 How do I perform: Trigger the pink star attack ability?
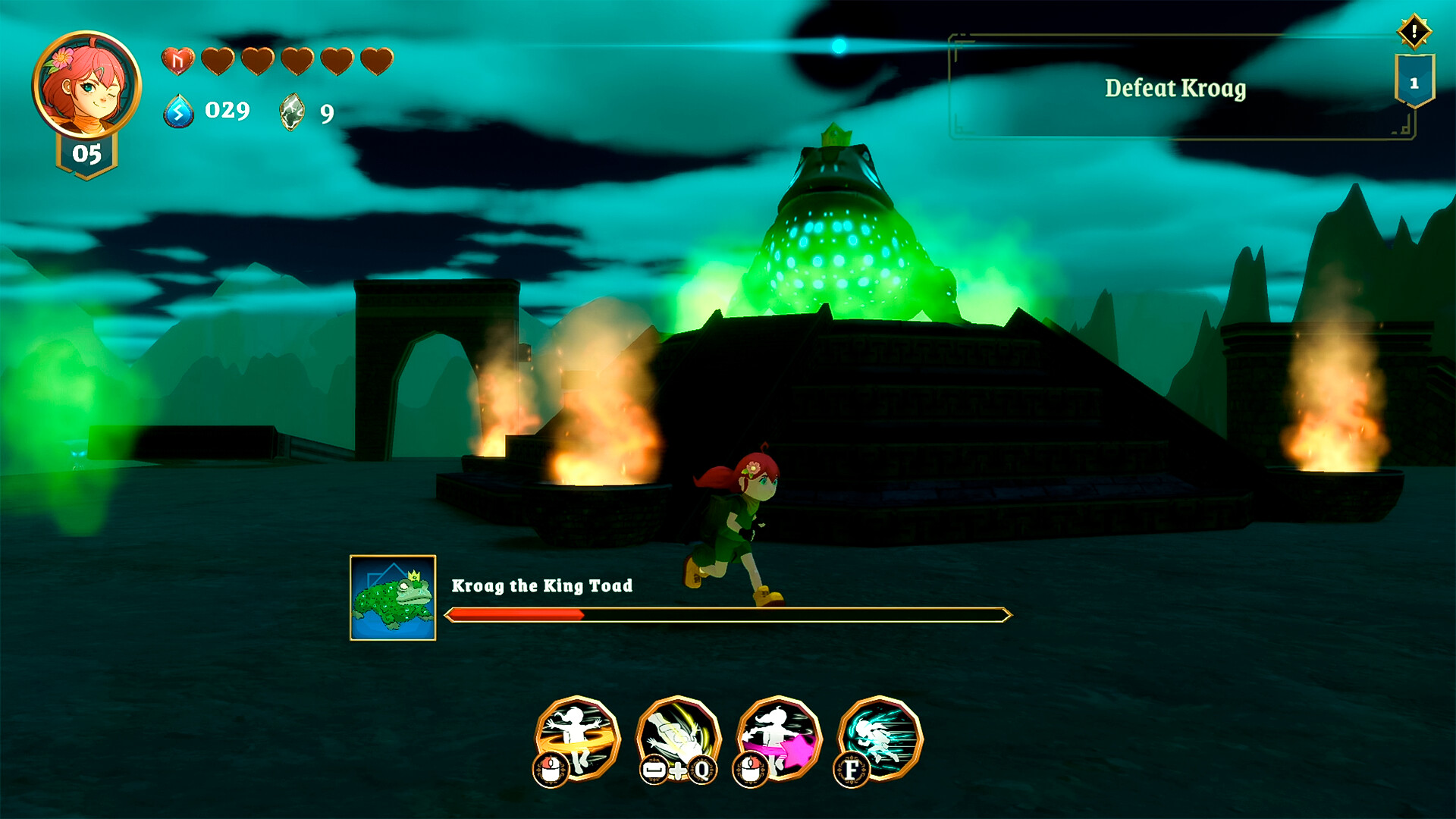[x=780, y=737]
